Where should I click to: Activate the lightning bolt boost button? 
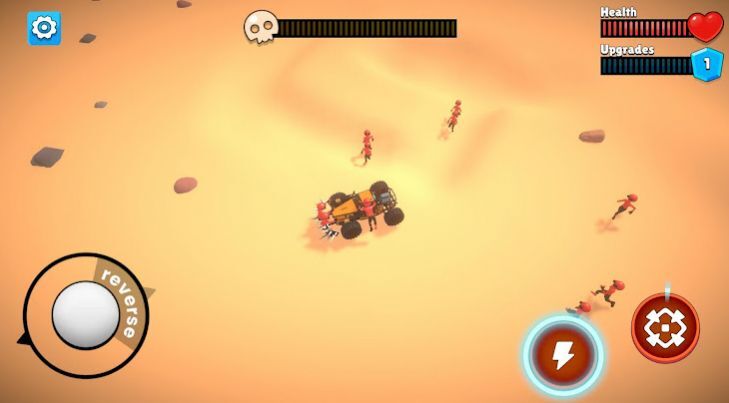pos(563,354)
